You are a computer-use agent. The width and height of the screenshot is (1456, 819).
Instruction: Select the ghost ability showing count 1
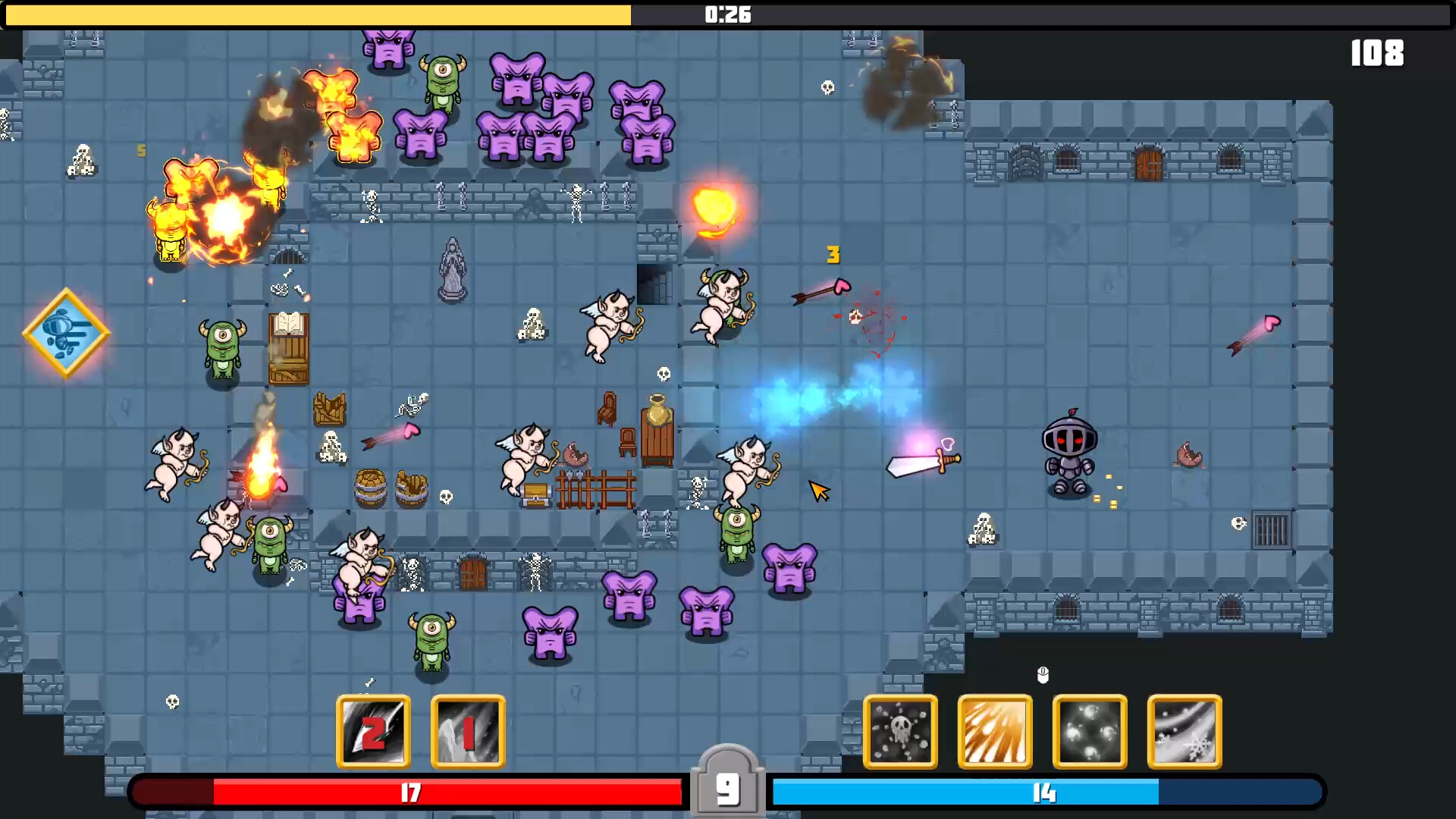[x=467, y=732]
